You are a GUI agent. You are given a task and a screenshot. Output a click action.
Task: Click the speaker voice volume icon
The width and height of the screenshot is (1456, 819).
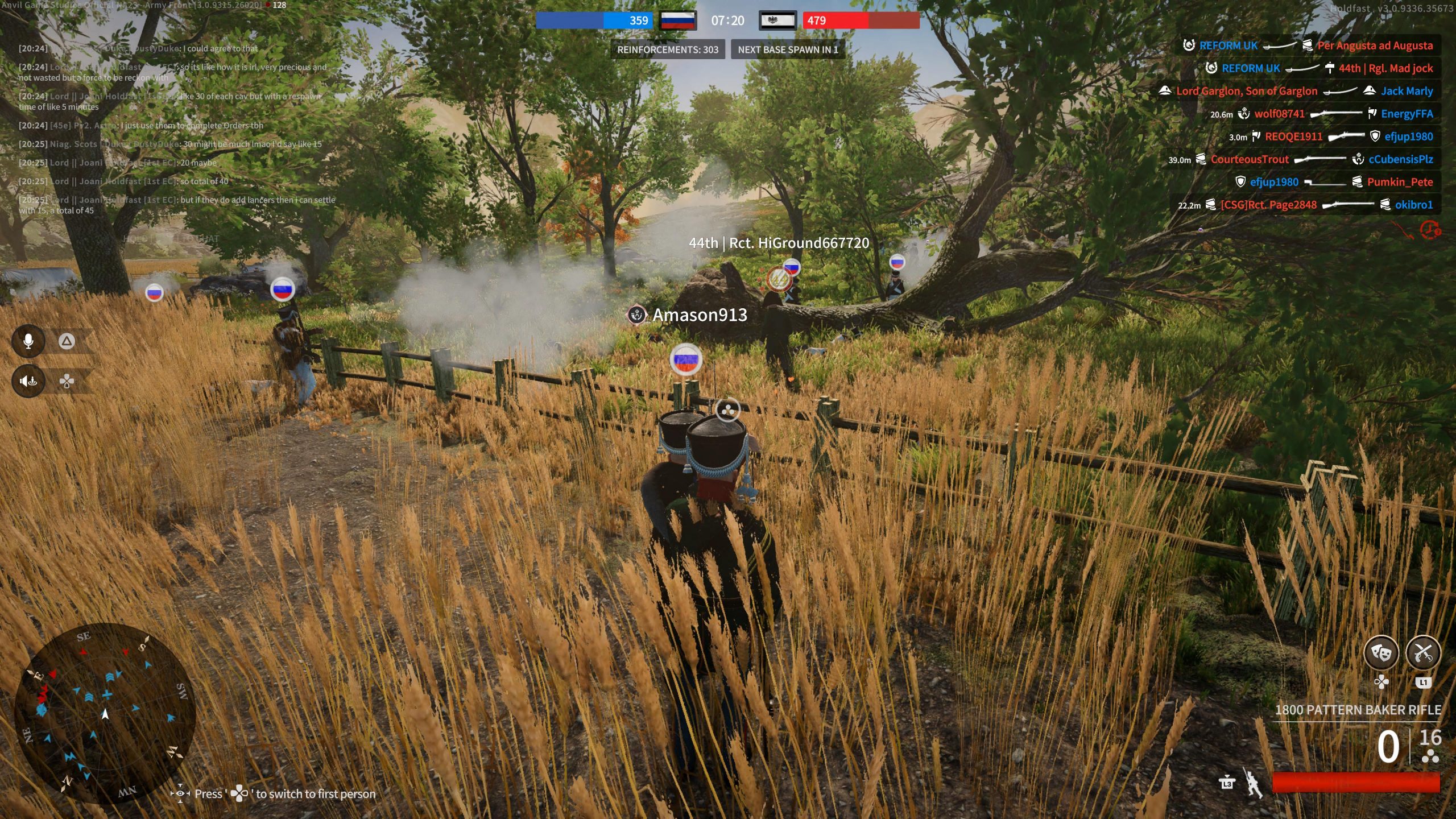(x=28, y=380)
